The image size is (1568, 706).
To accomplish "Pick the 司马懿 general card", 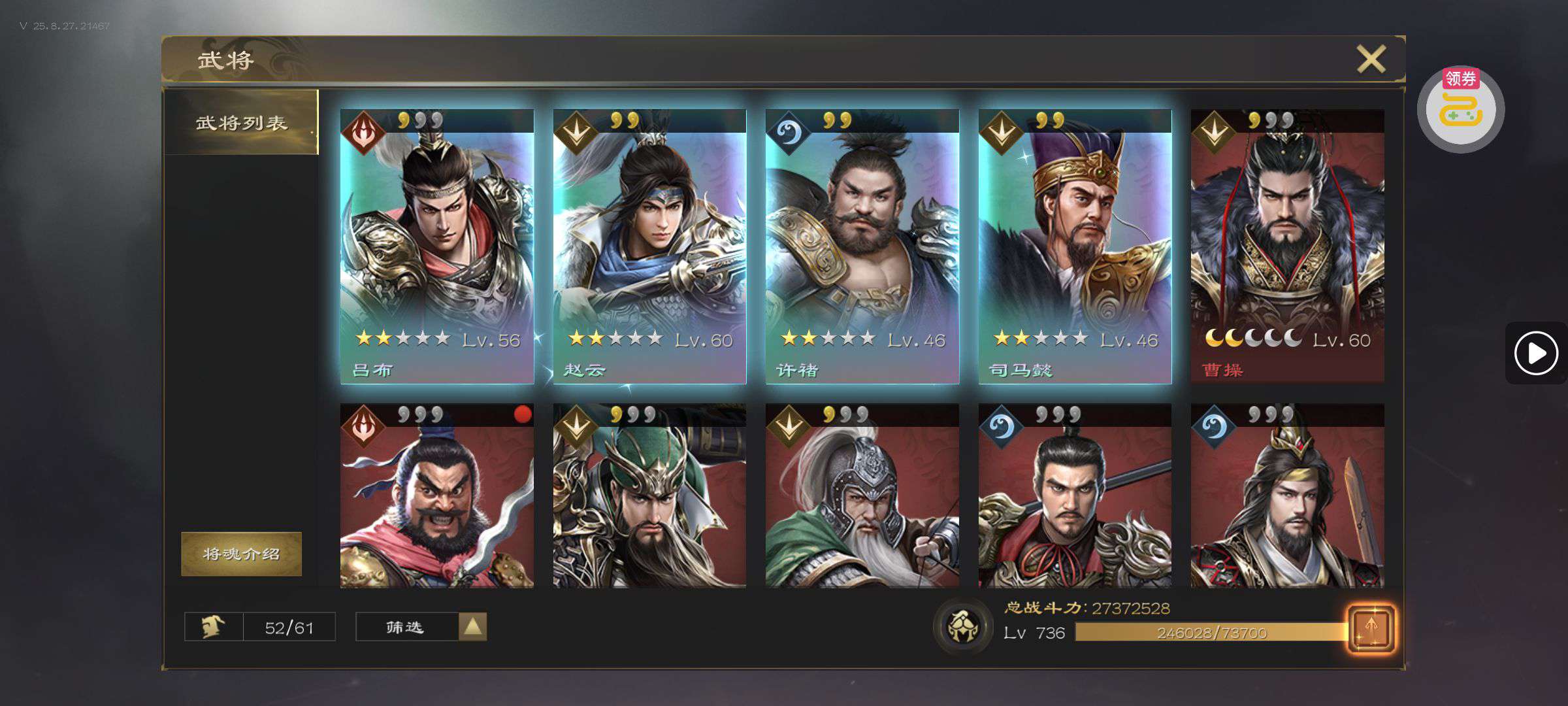I will tap(1075, 246).
